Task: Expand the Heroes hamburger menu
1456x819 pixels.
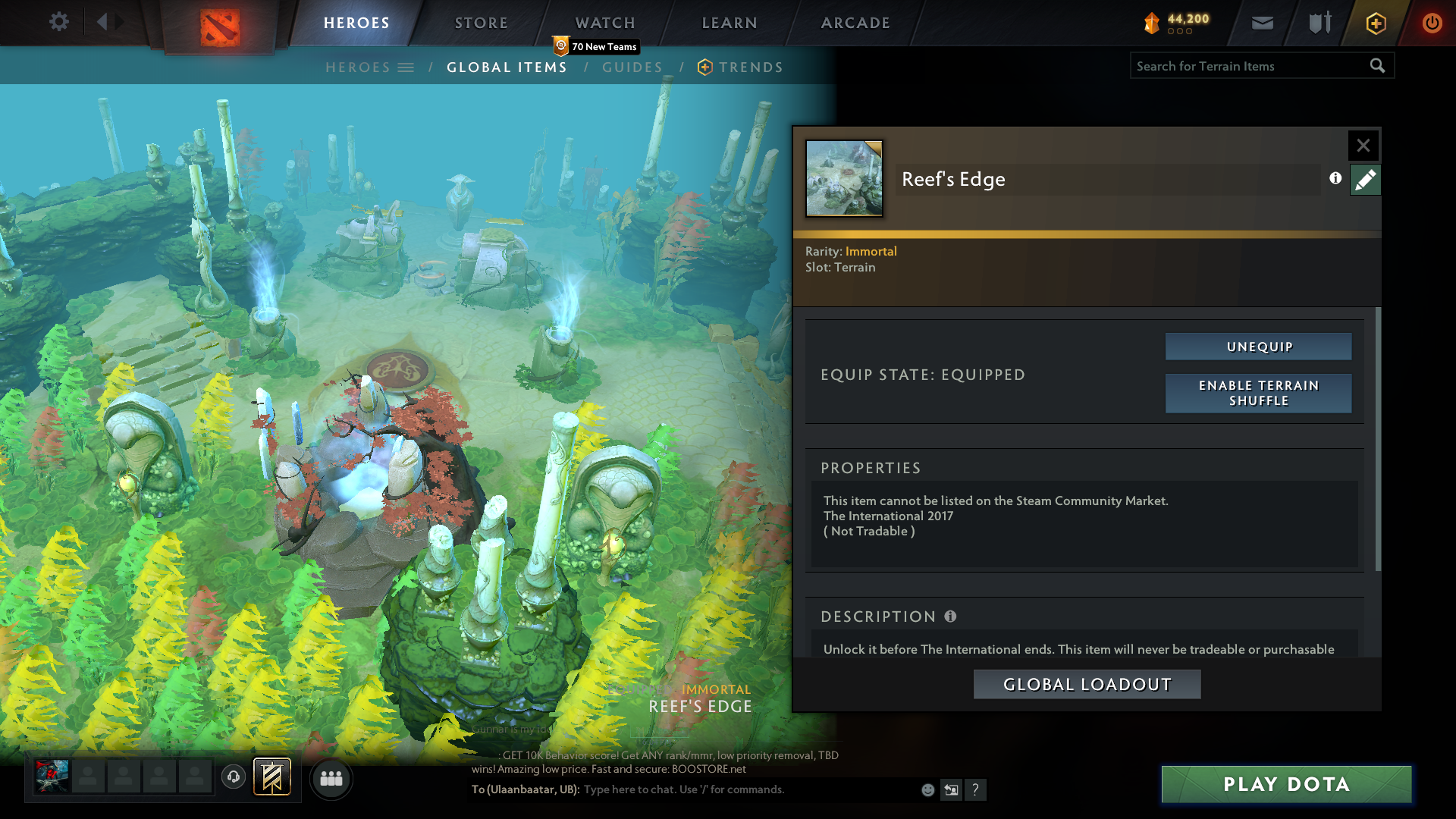Action: pos(406,67)
